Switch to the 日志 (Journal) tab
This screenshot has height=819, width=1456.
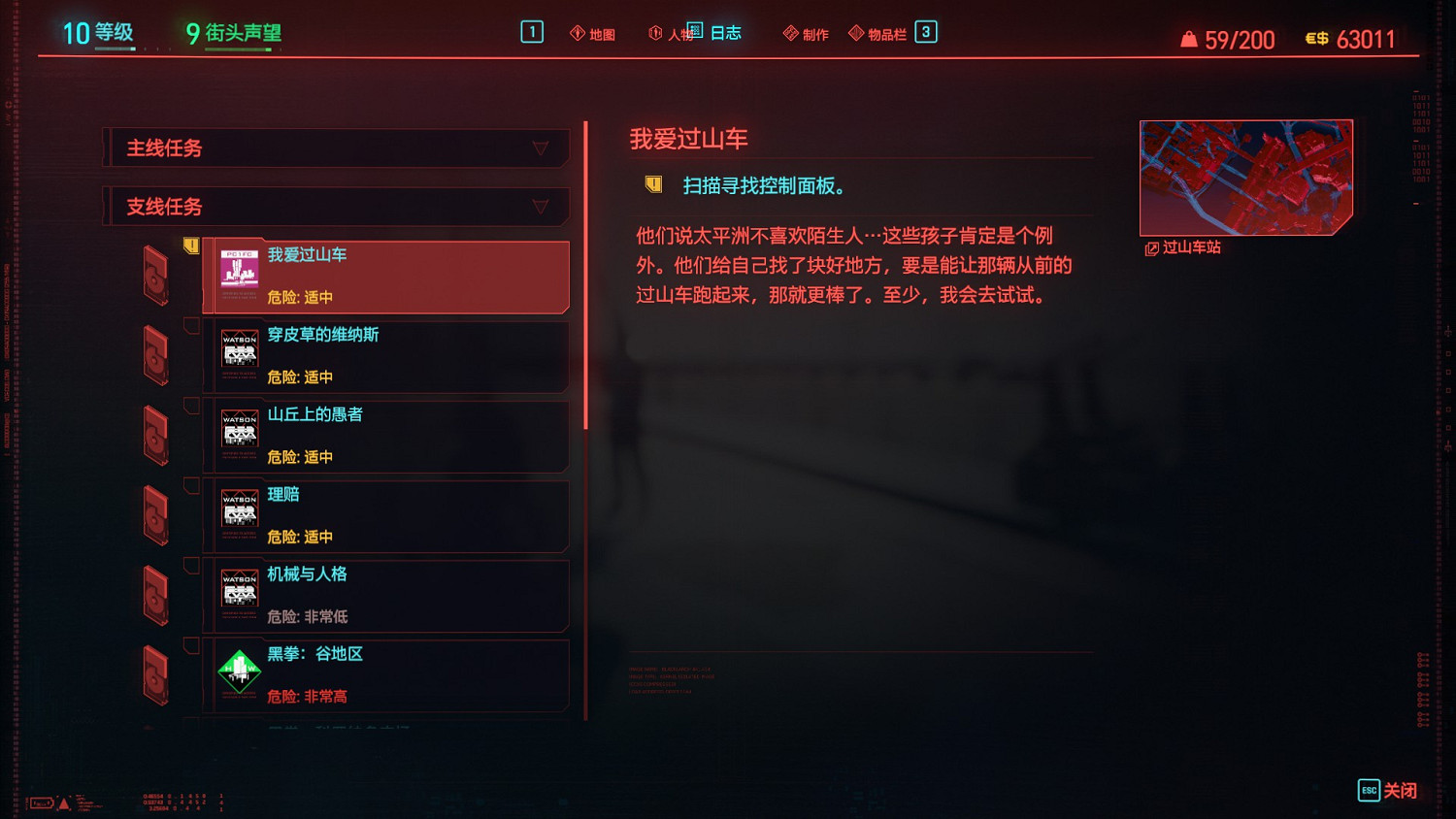(x=726, y=32)
